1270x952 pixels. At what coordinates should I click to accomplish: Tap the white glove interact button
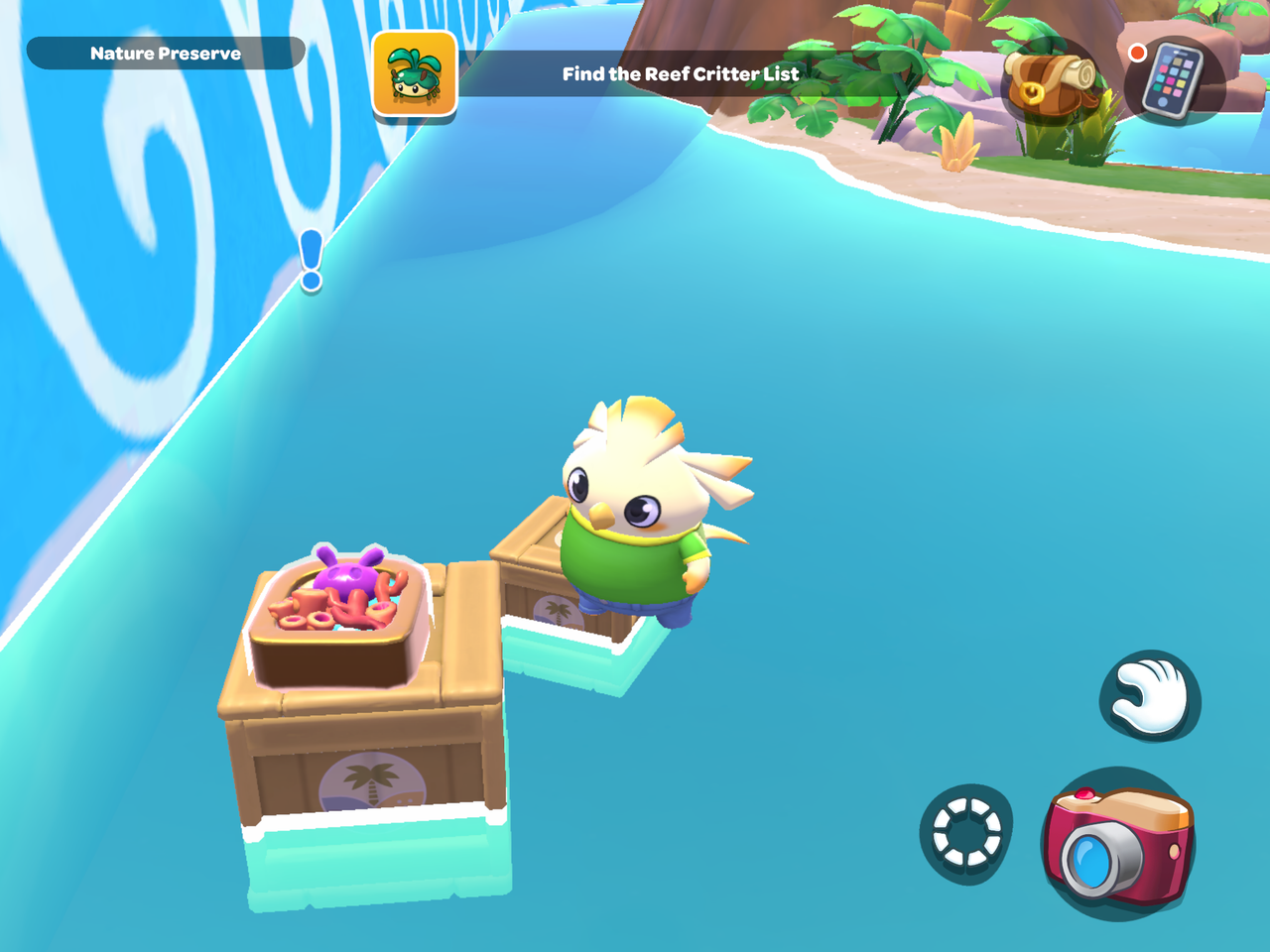[1150, 697]
